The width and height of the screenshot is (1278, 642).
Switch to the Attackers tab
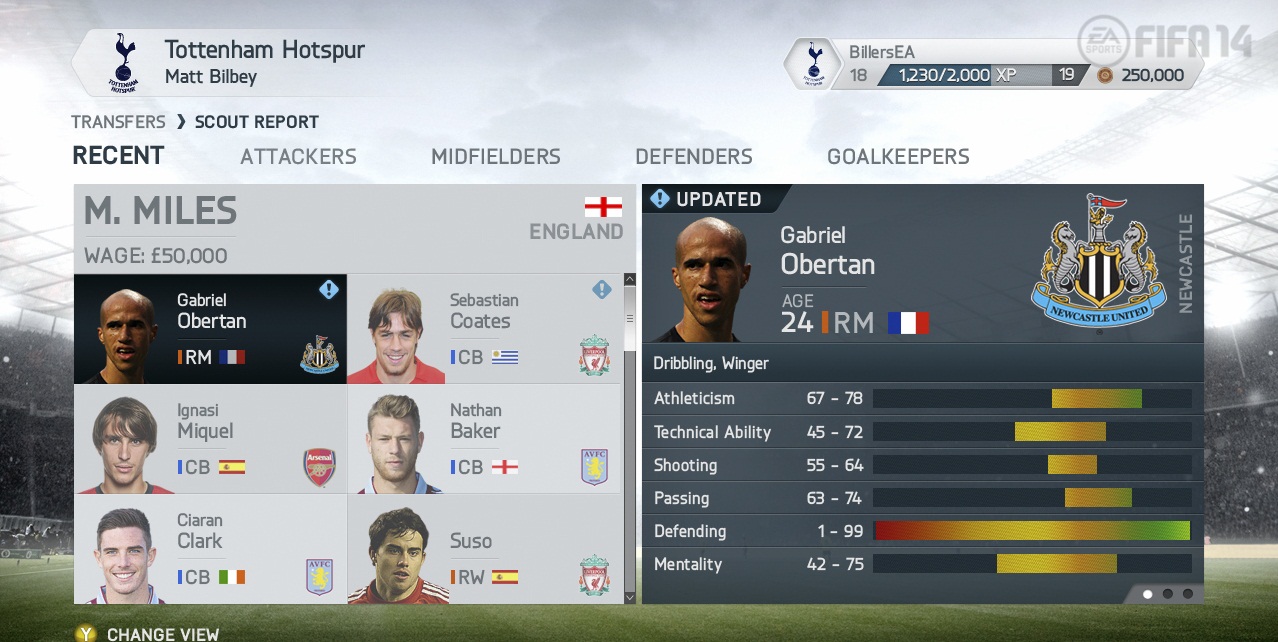tap(298, 156)
